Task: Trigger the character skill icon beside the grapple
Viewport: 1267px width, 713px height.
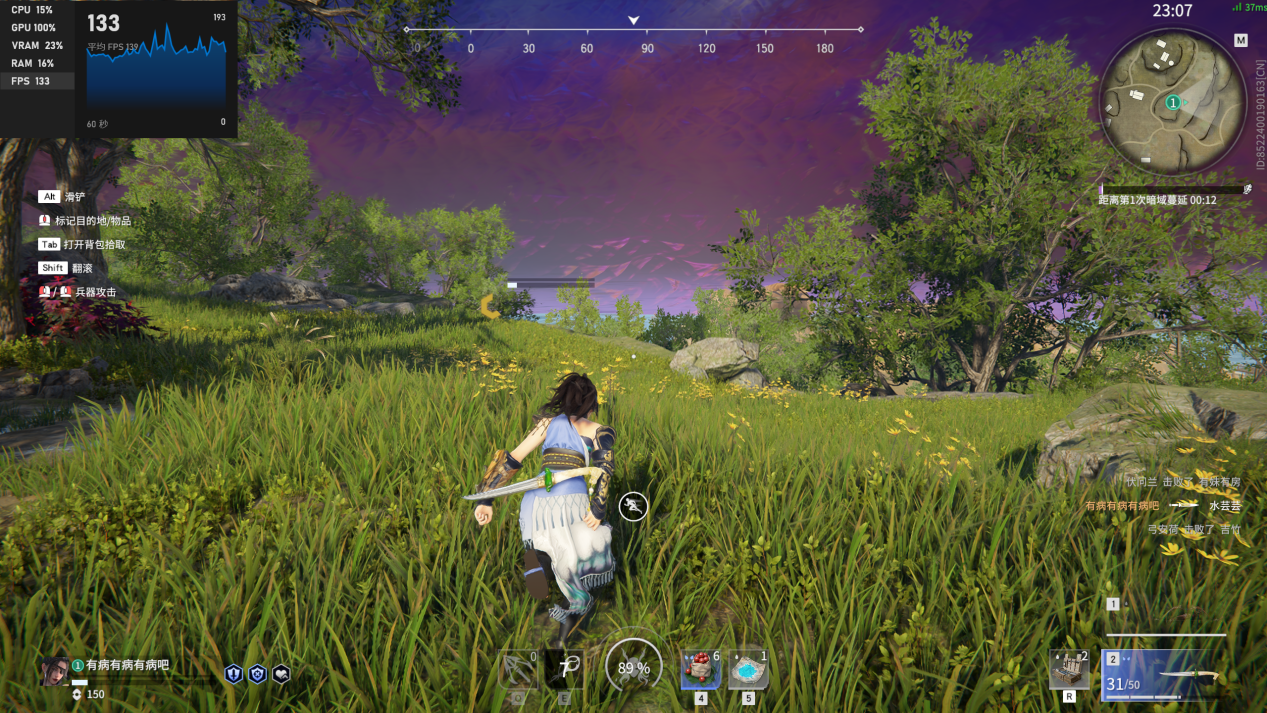Action: tap(565, 669)
